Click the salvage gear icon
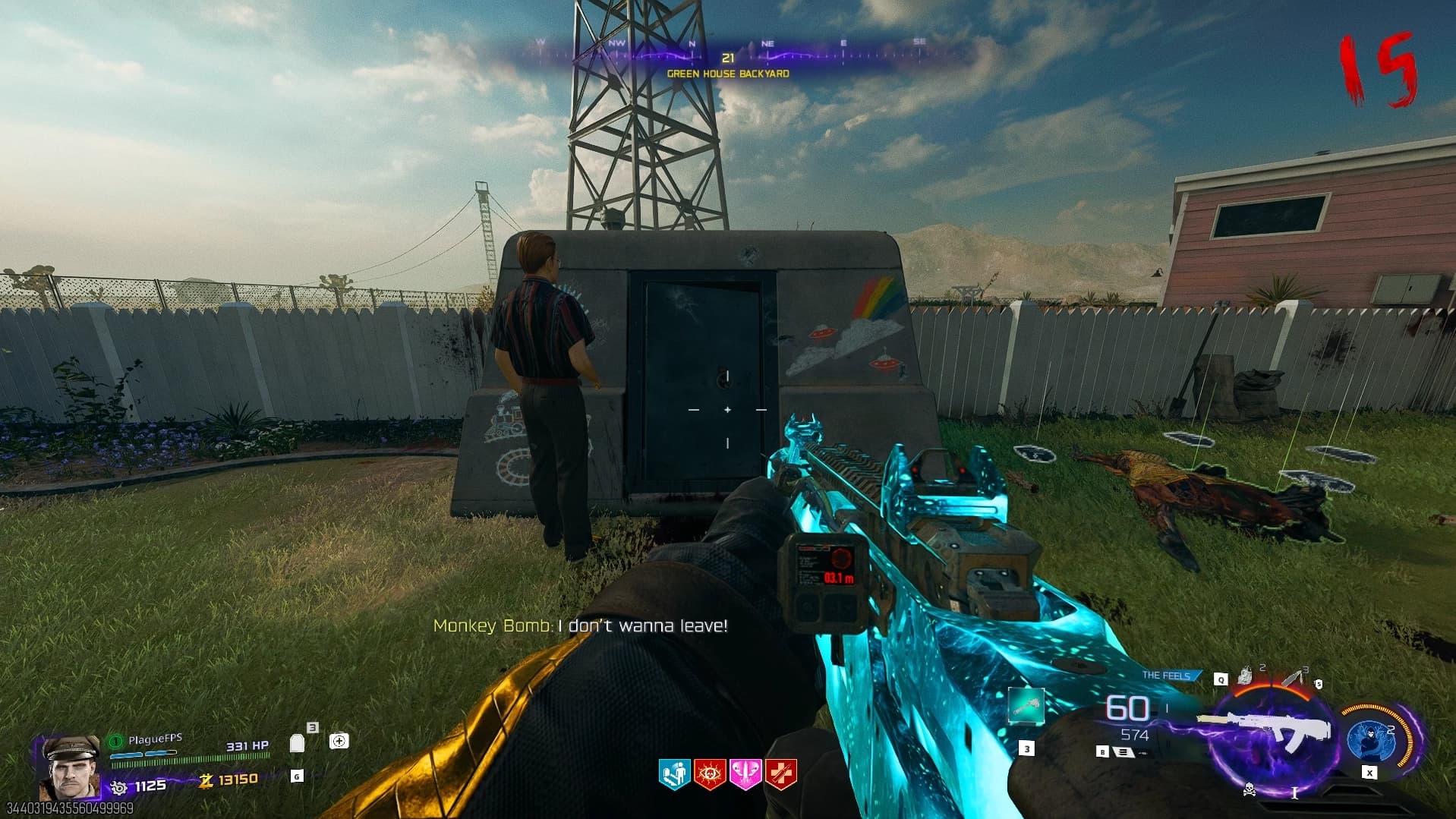 (x=119, y=787)
